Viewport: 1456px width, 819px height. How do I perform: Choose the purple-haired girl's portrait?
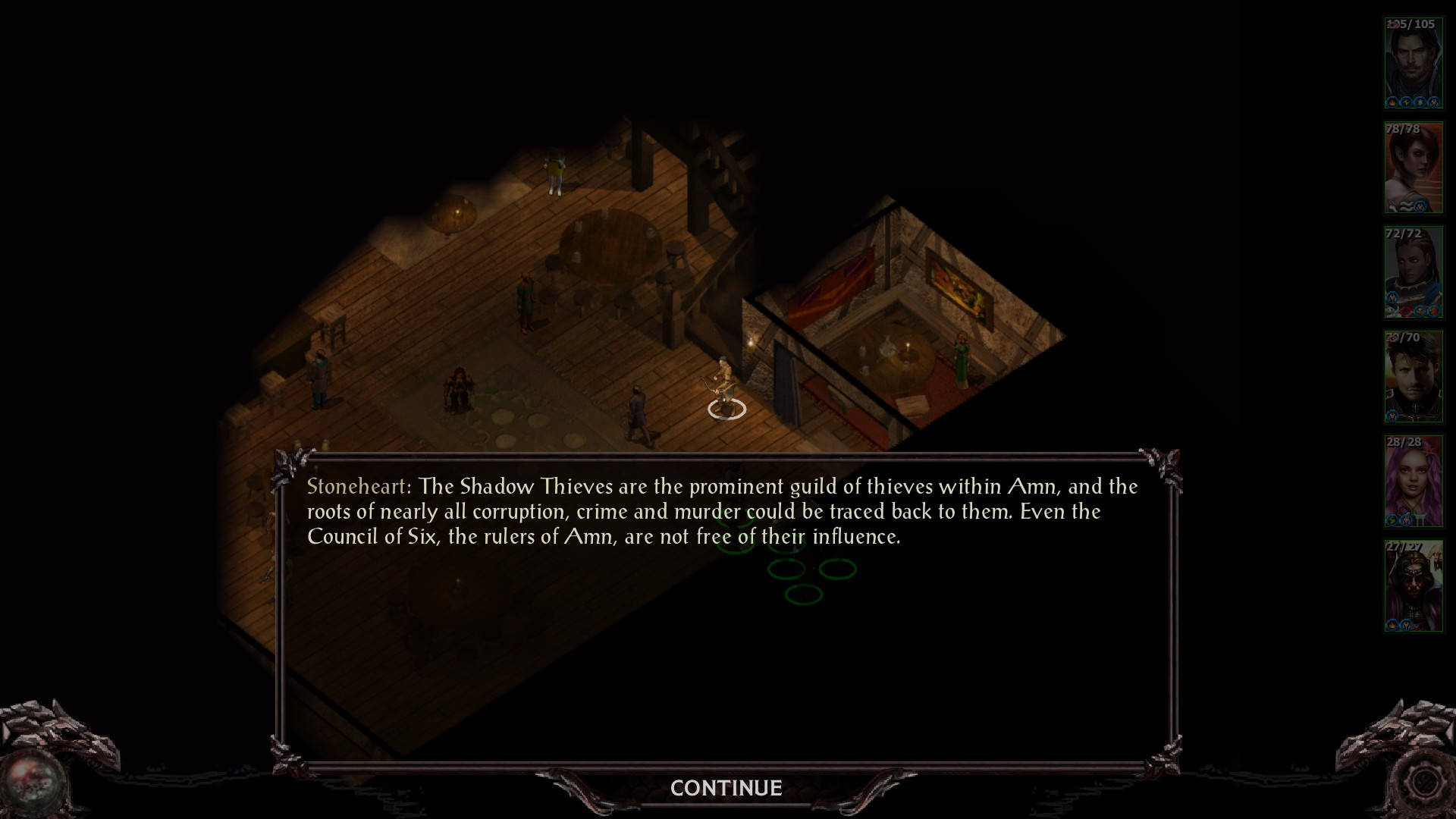1413,482
